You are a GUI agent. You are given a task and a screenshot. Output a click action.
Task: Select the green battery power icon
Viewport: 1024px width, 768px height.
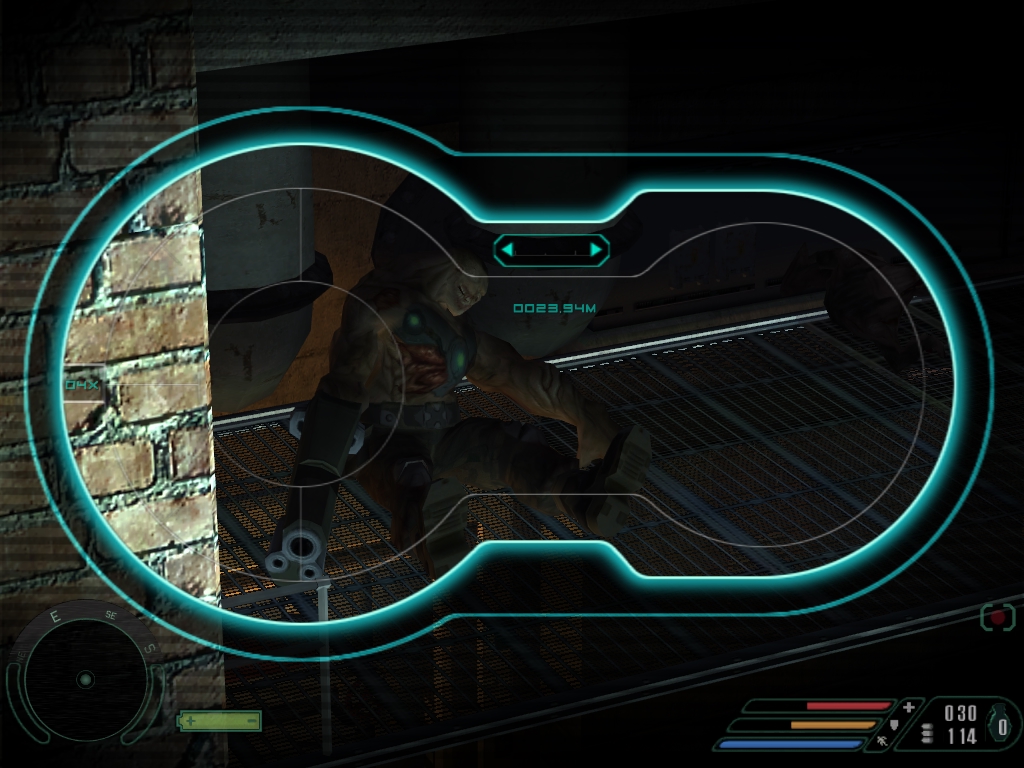(x=220, y=720)
